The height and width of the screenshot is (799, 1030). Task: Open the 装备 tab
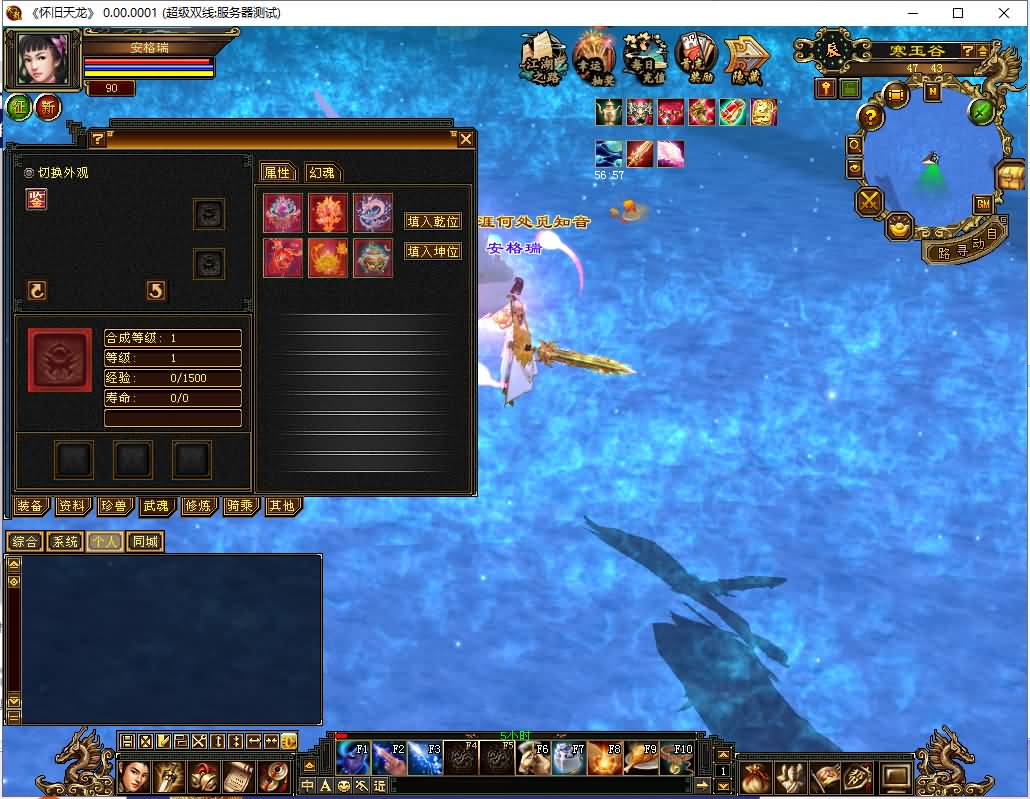(30, 506)
